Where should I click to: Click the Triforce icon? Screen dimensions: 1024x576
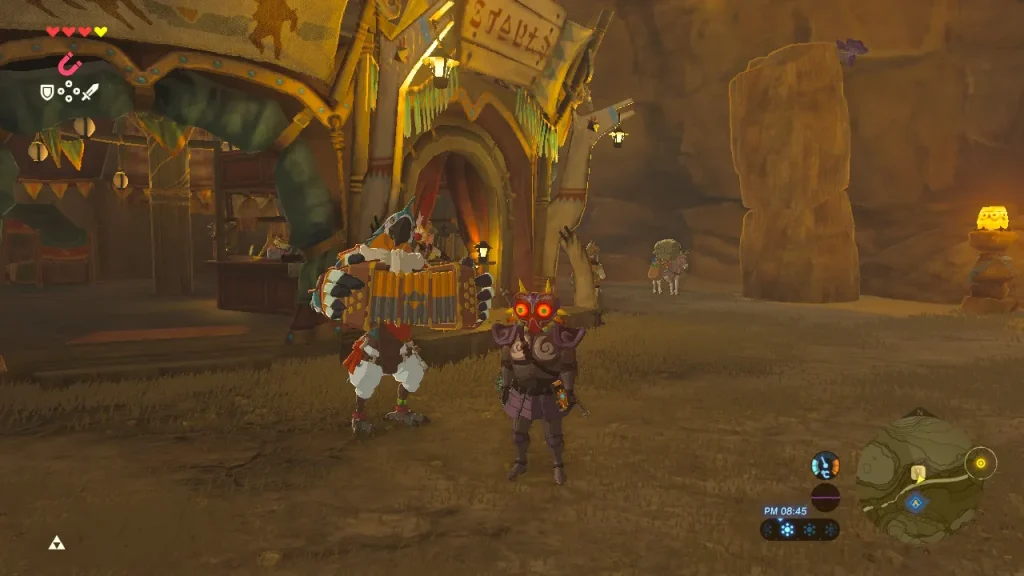pyautogui.click(x=56, y=543)
